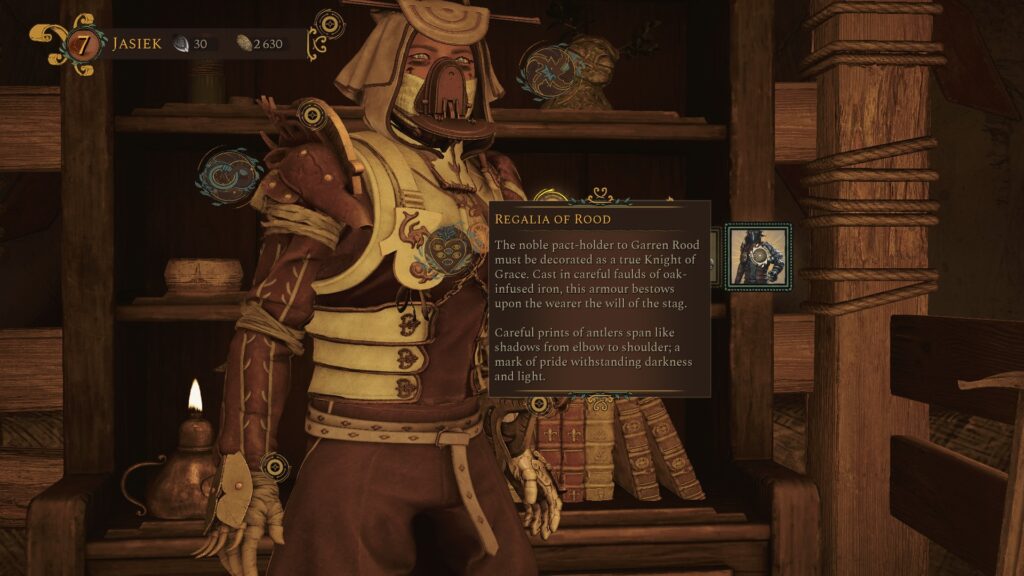Choose the swirl emblem beside the upper arm
1024x576 pixels.
[230, 172]
